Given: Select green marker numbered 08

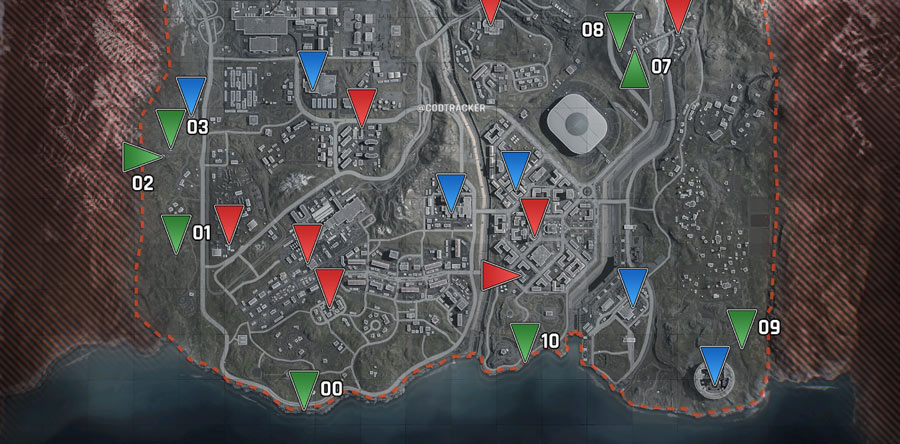Looking at the screenshot, I should 621,29.
